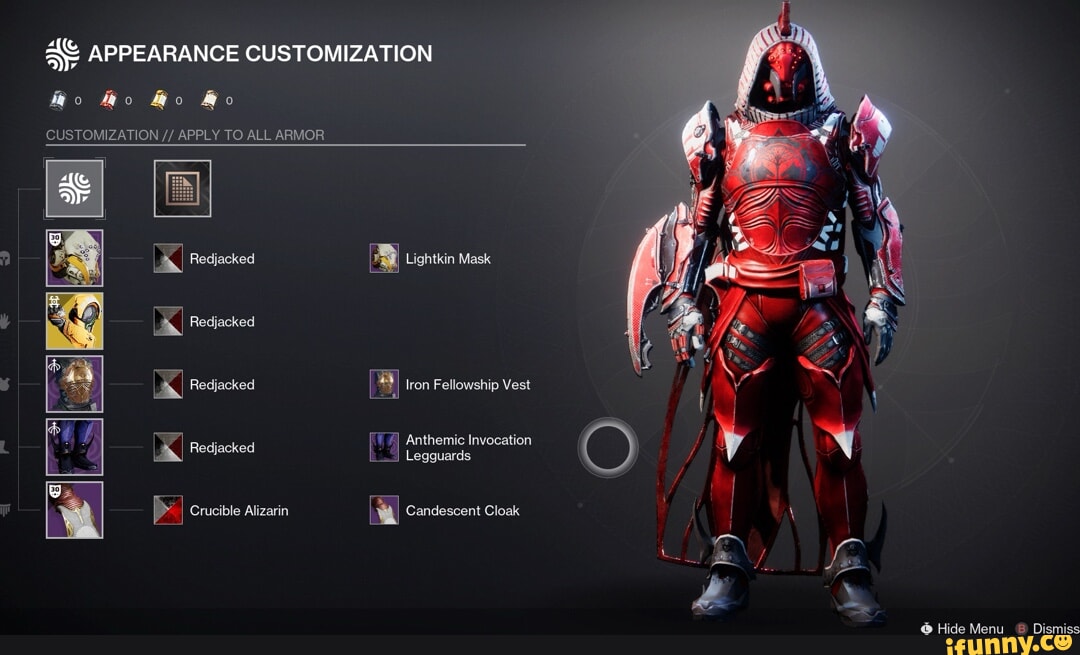Viewport: 1080px width, 655px height.
Task: Apply a shader to all armor
Action: [x=182, y=188]
